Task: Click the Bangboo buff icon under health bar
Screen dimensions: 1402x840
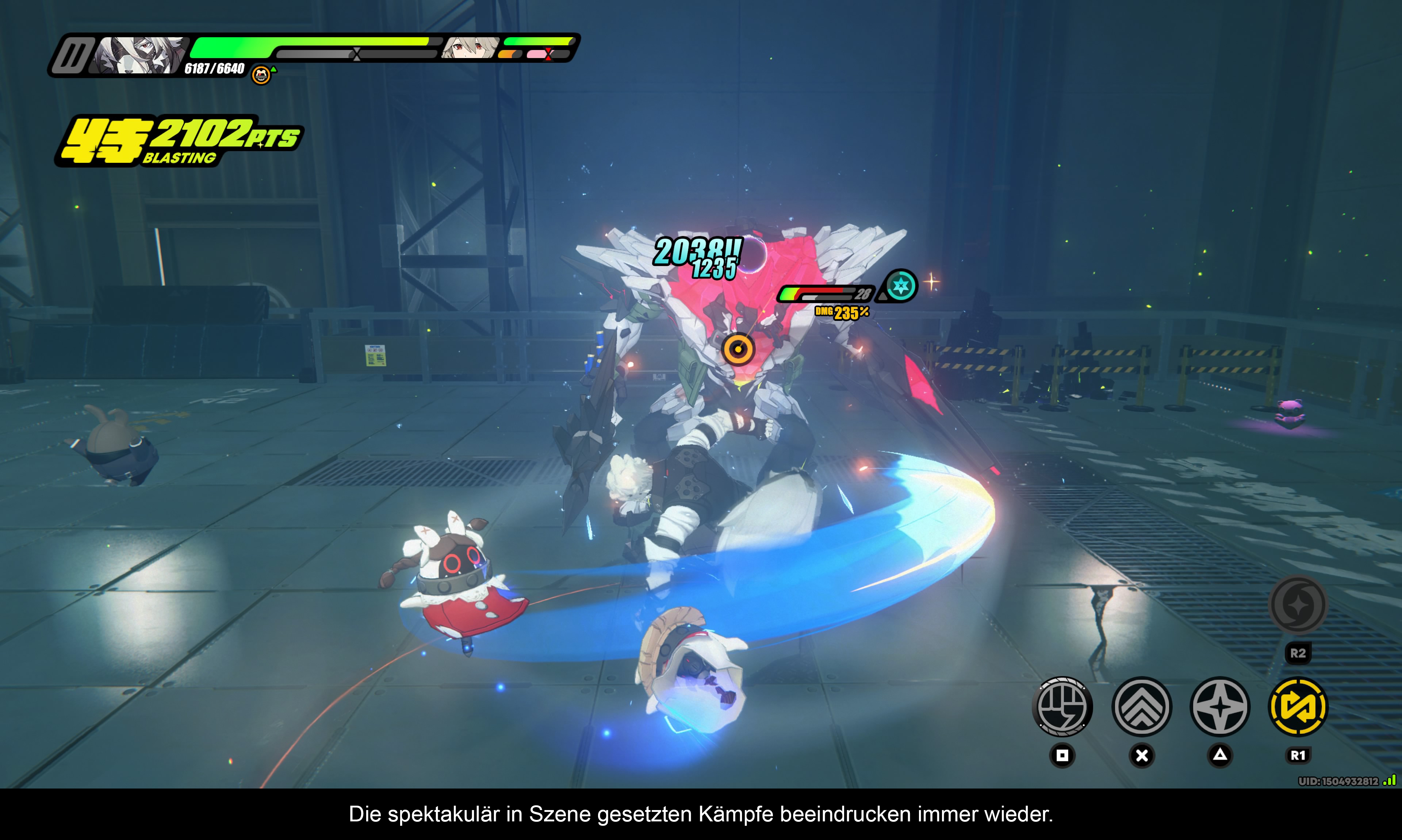Action: pyautogui.click(x=261, y=75)
